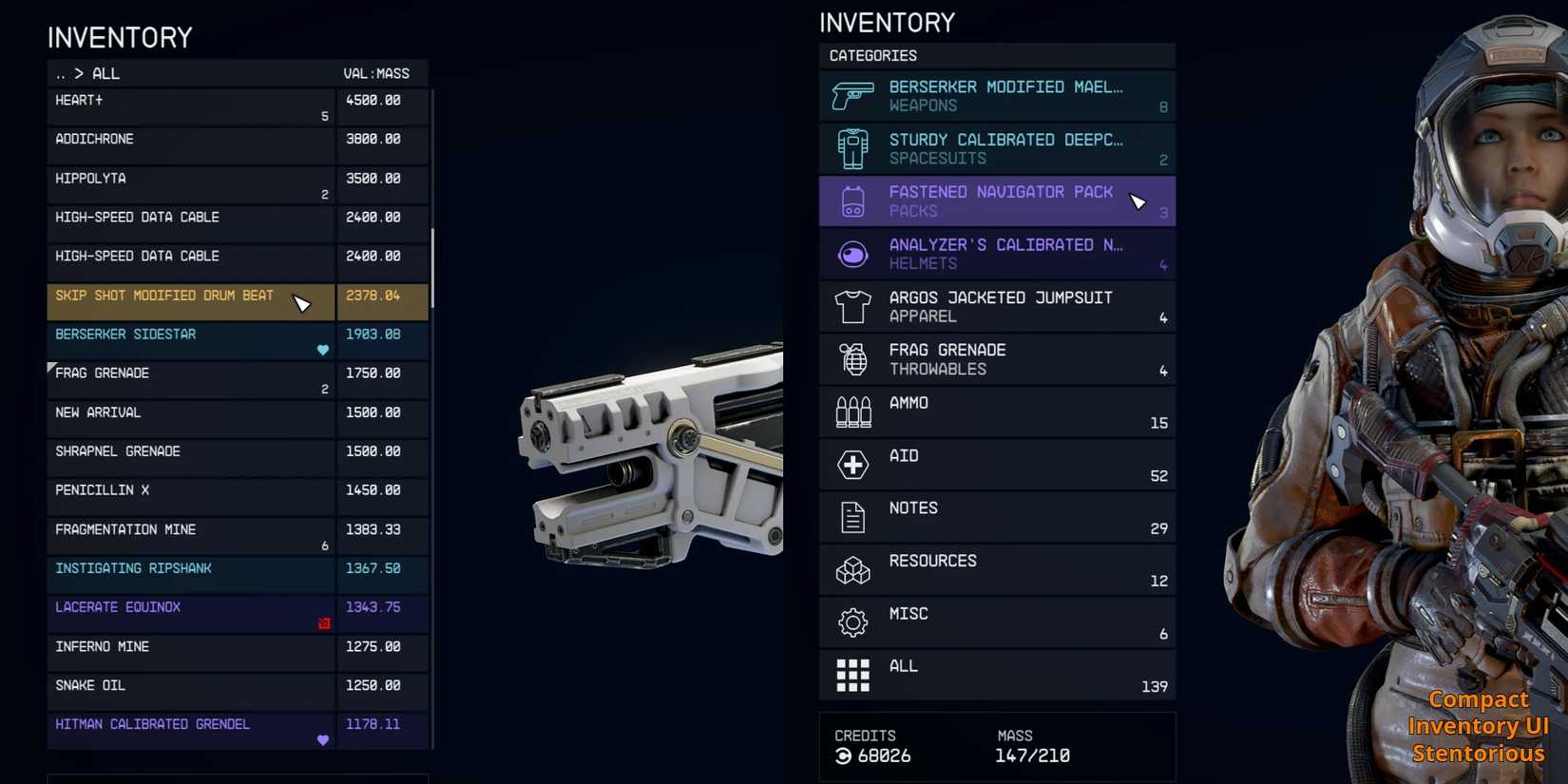Image resolution: width=1568 pixels, height=784 pixels.
Task: Click the Ammo bullets icon
Action: (853, 412)
